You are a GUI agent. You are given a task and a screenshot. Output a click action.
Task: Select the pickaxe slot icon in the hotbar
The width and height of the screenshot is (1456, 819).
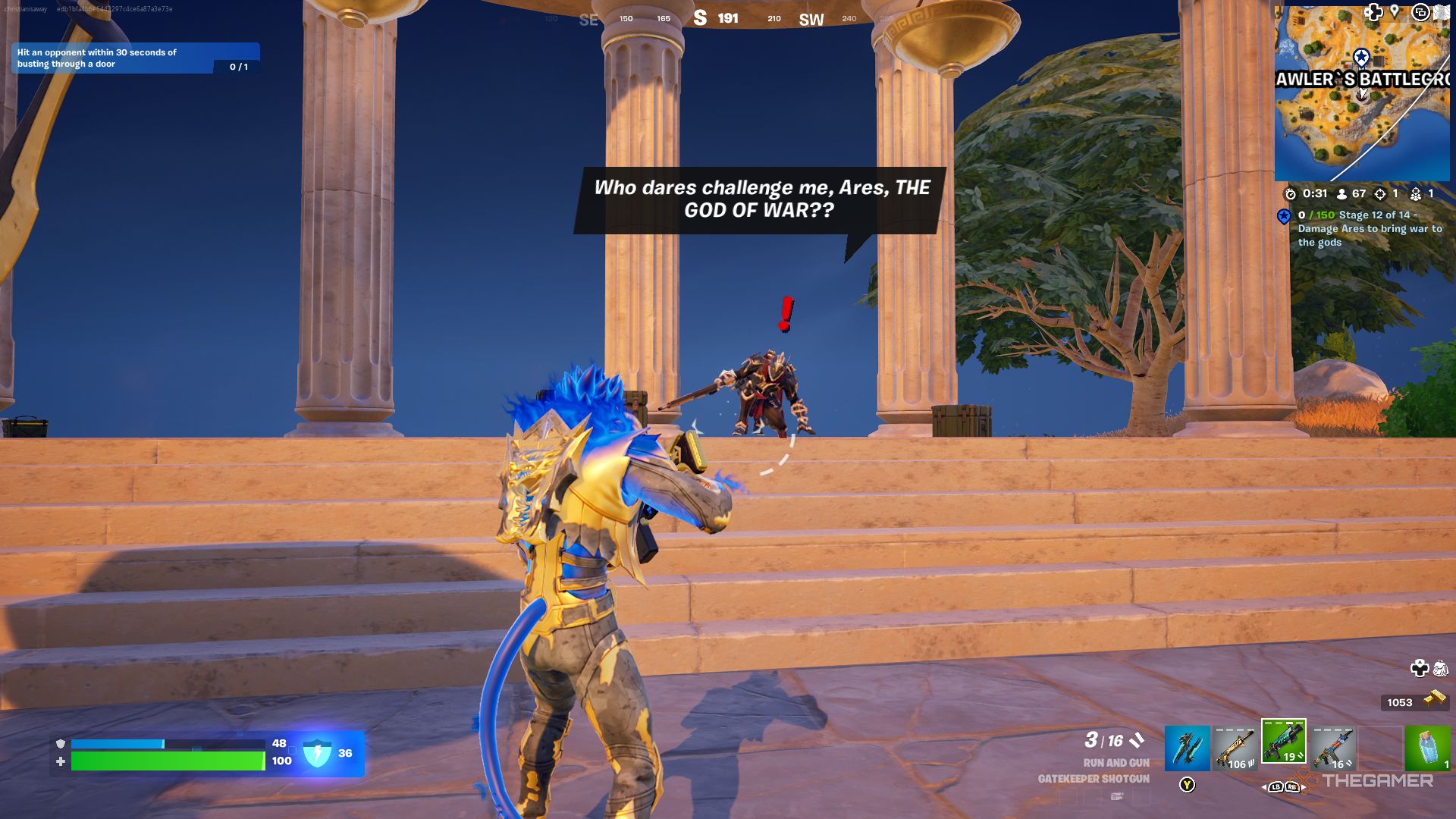(1188, 748)
